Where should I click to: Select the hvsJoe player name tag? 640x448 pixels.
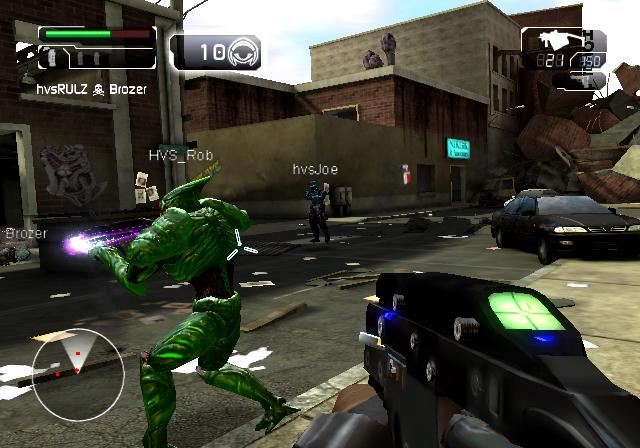click(x=315, y=170)
